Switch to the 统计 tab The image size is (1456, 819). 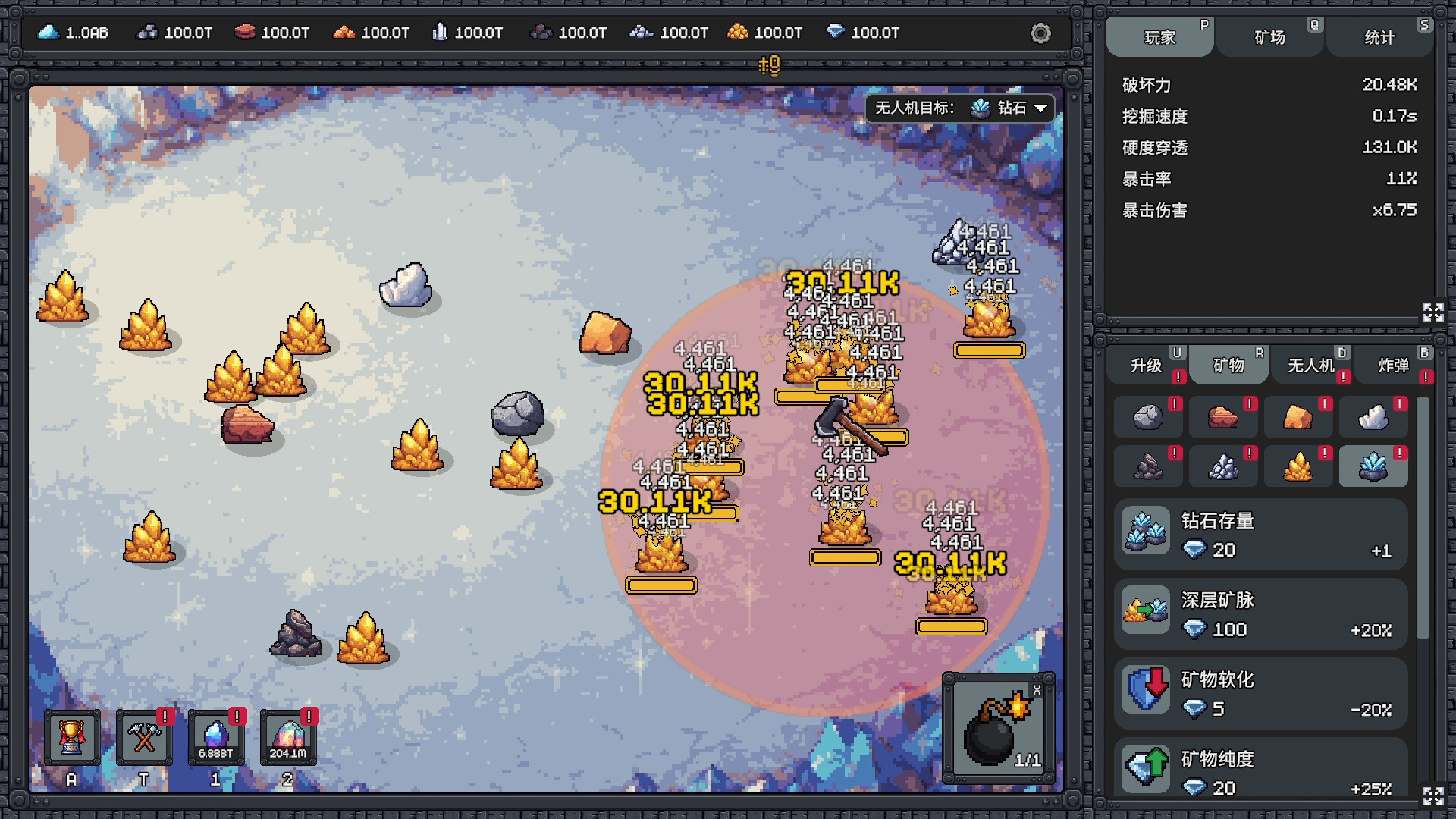1379,36
